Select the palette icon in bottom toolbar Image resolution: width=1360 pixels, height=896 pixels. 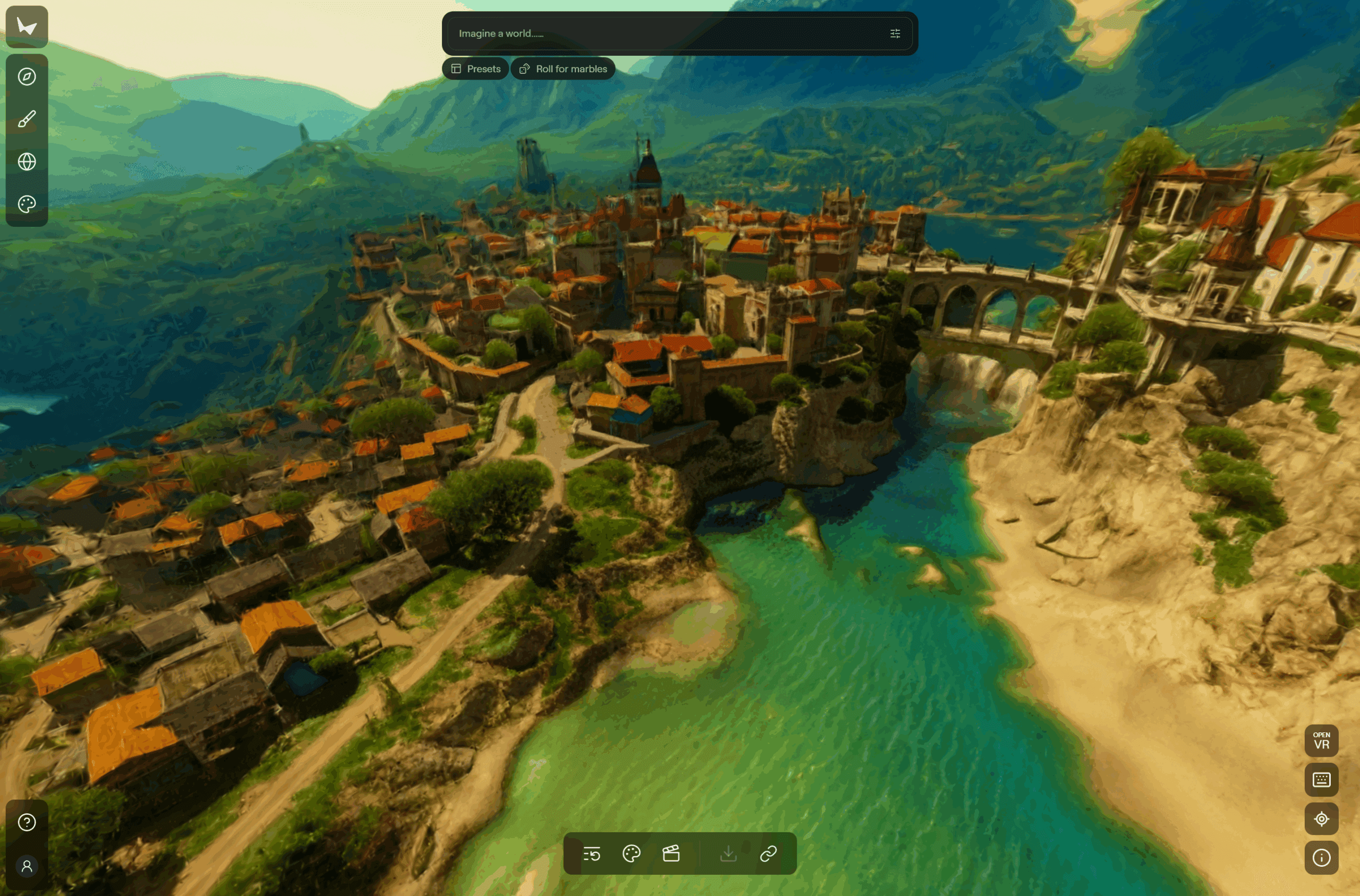point(632,854)
